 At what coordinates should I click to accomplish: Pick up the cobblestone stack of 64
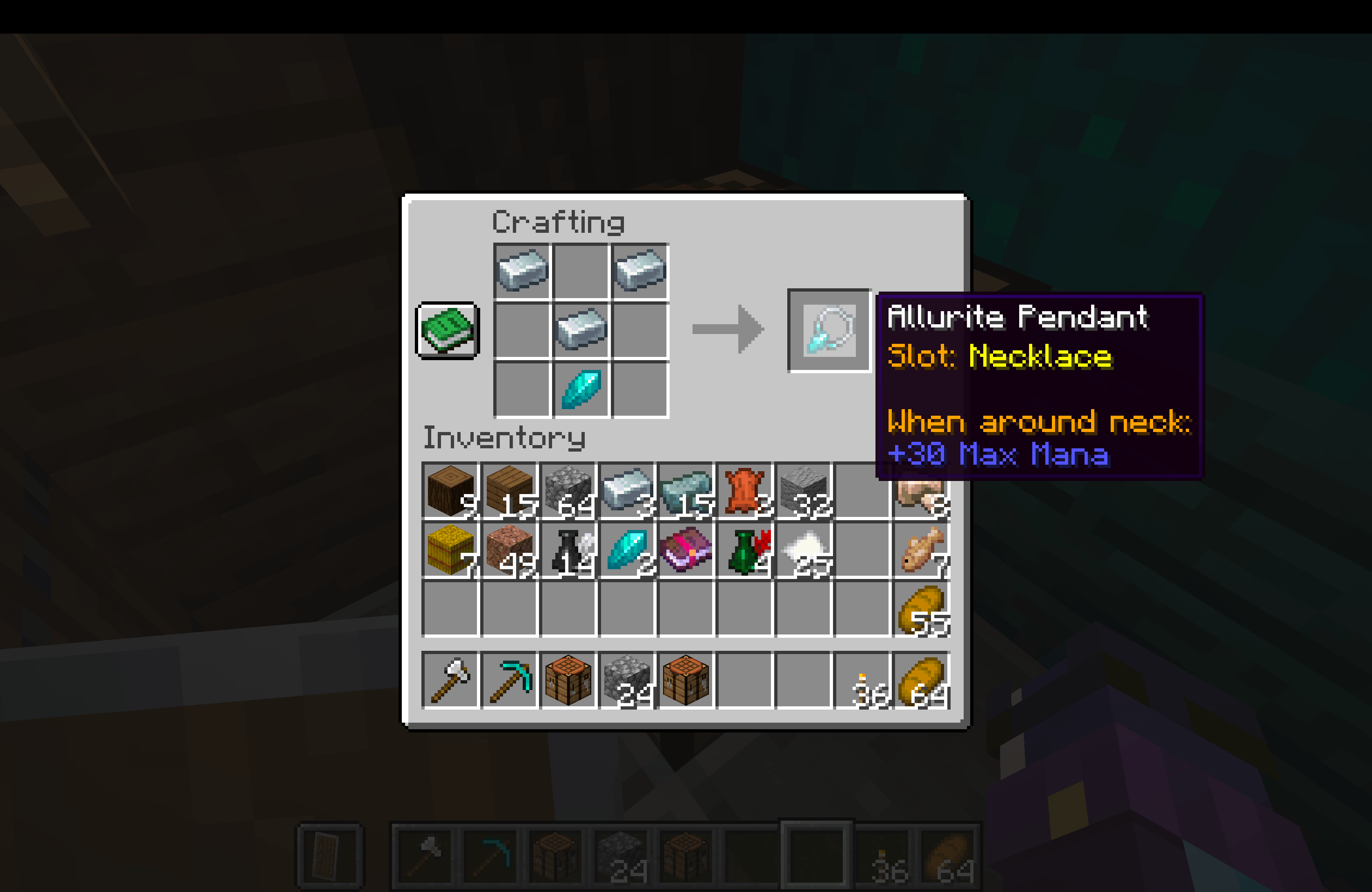(568, 493)
